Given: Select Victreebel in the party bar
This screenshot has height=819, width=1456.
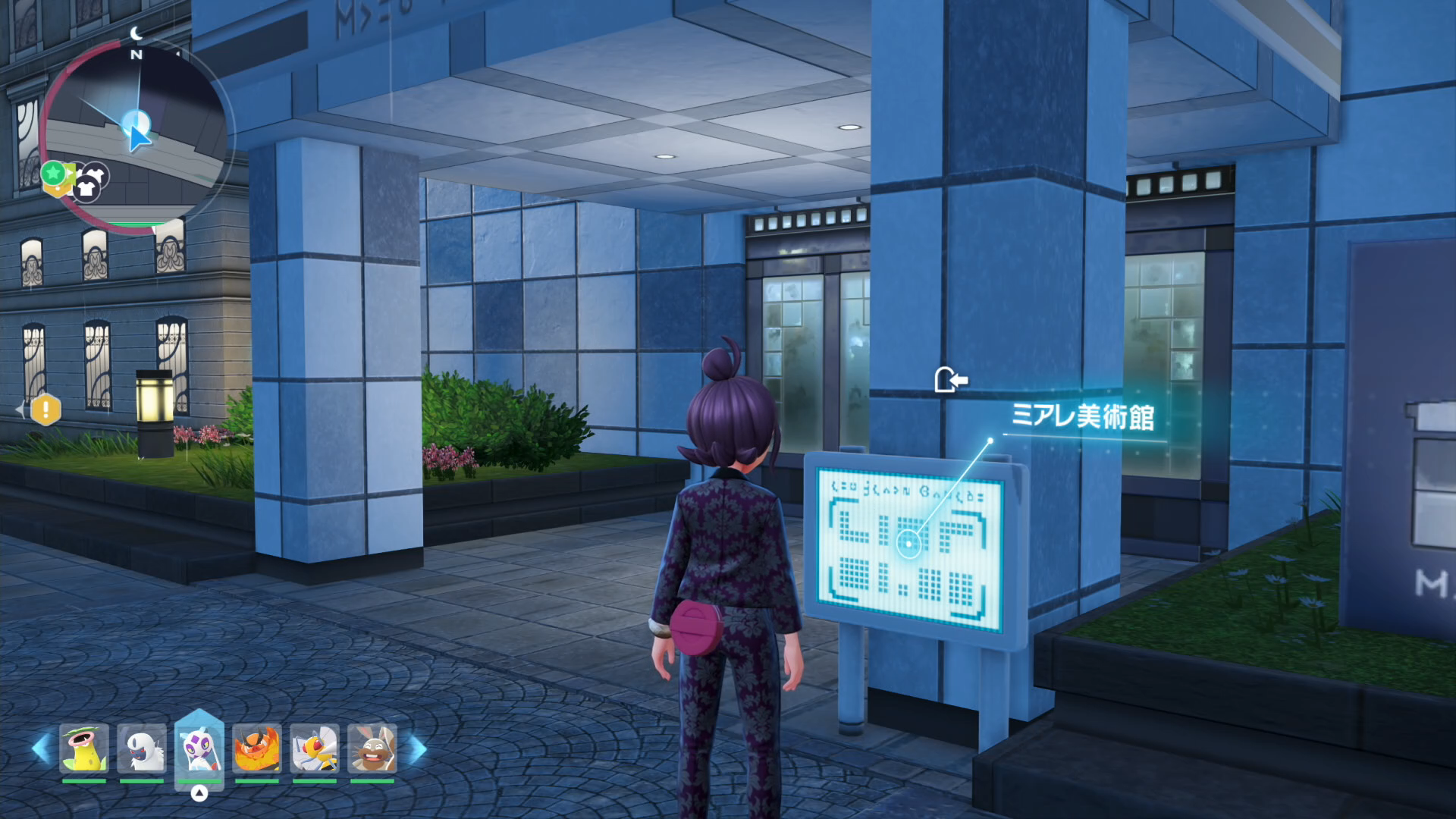Looking at the screenshot, I should (x=84, y=748).
